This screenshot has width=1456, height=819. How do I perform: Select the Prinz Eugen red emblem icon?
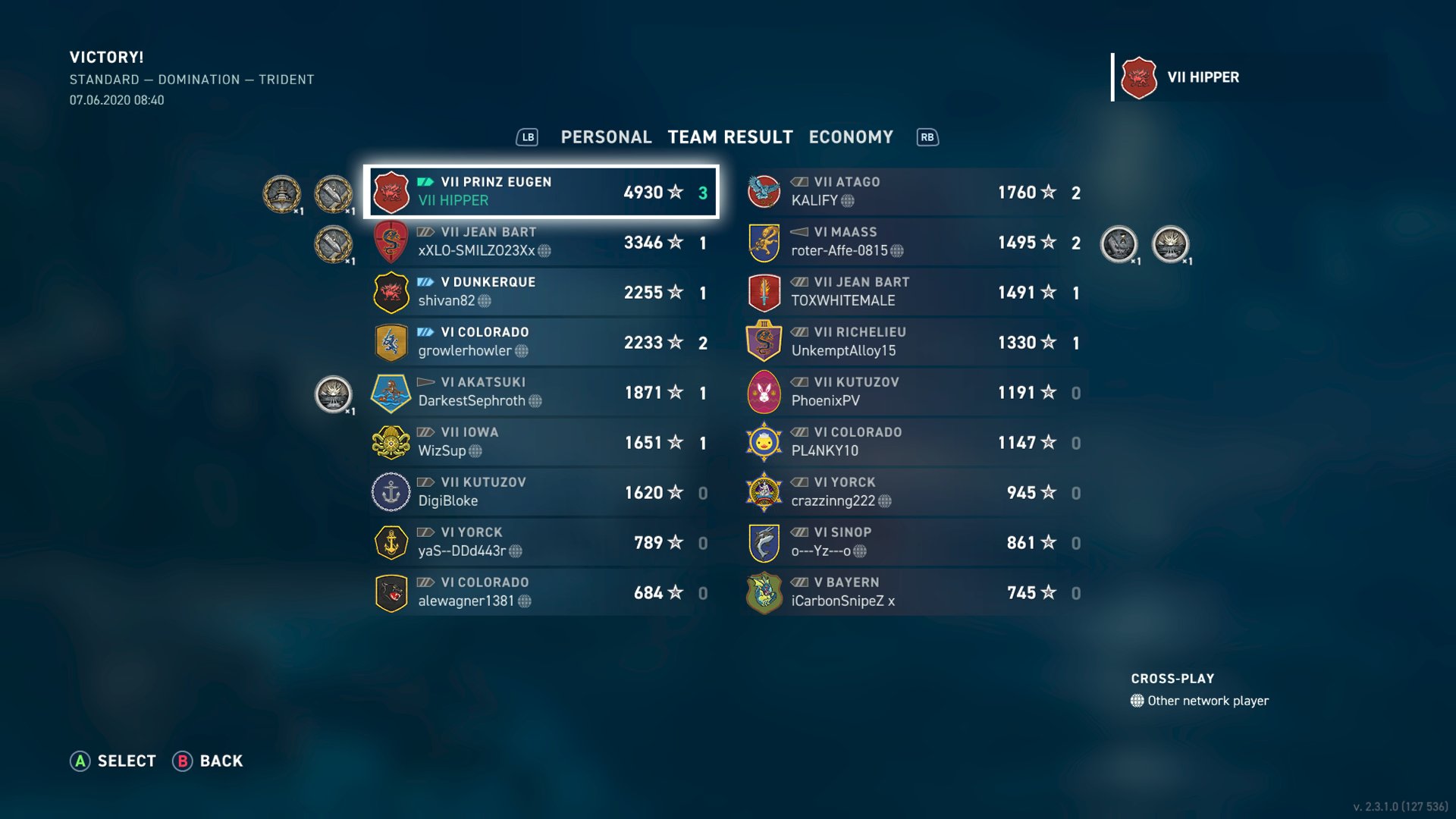[x=391, y=192]
